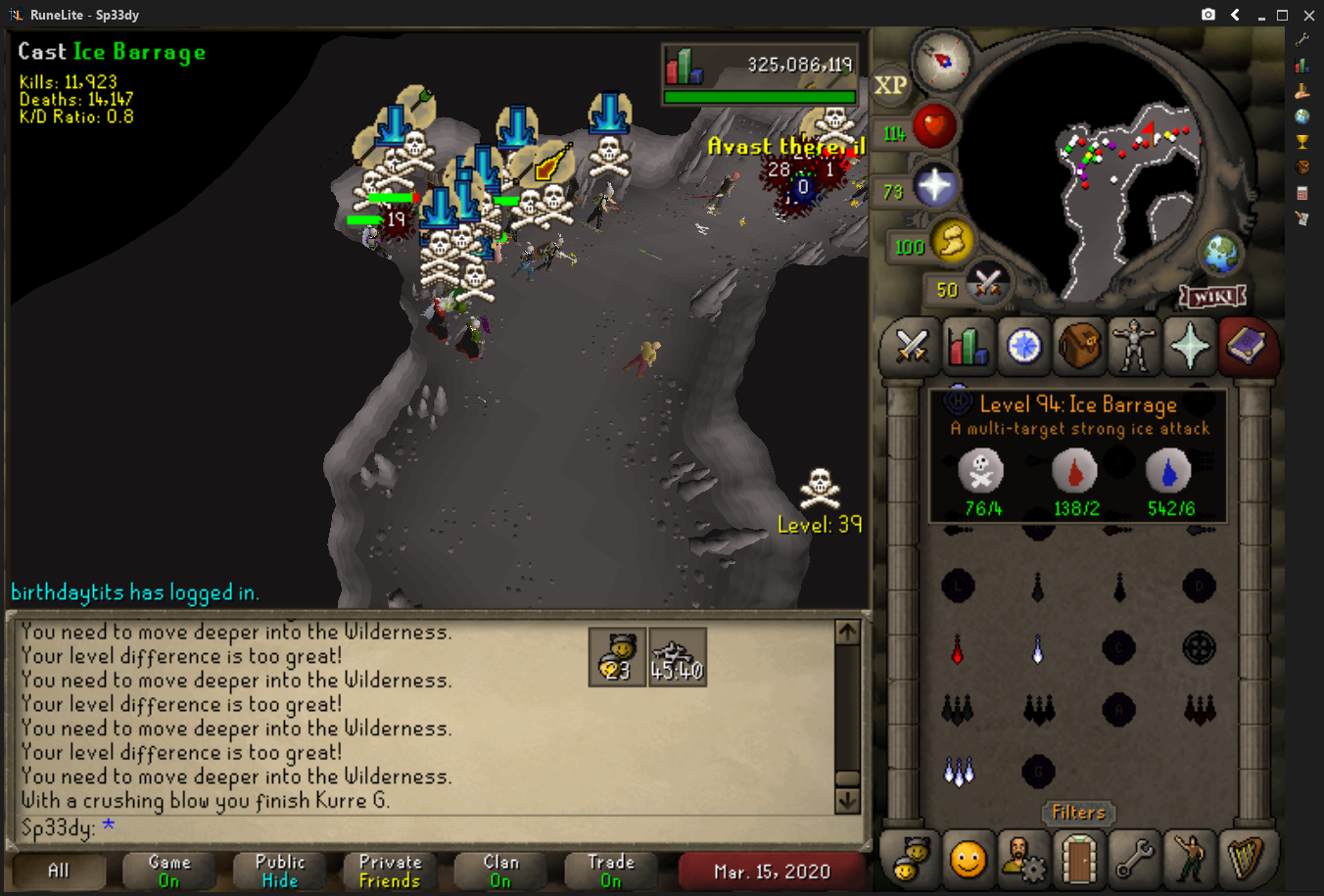Open the Inventory backpack tab
Viewport: 1324px width, 896px height.
tap(1078, 347)
